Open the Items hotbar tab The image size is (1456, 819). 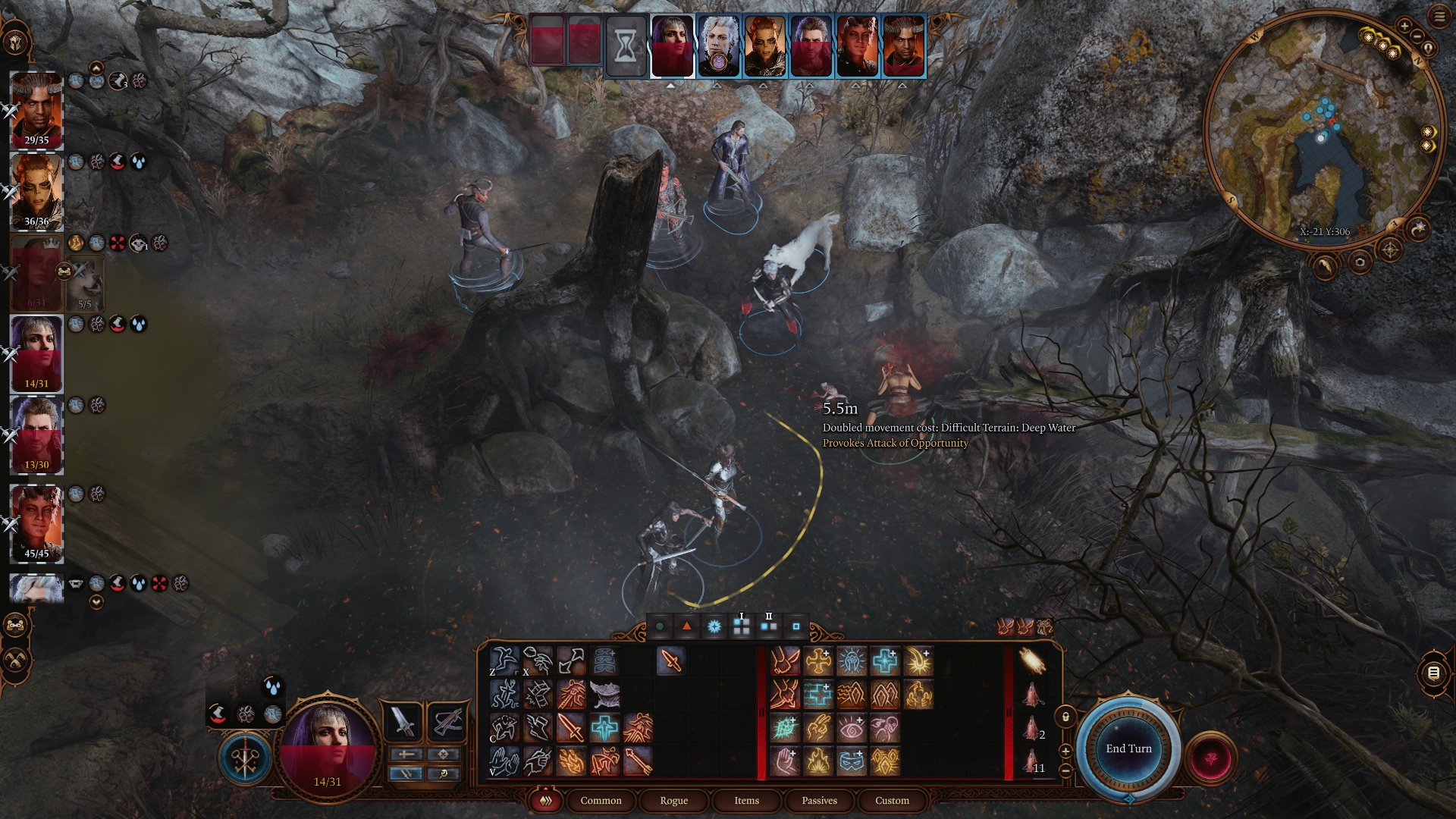click(746, 801)
